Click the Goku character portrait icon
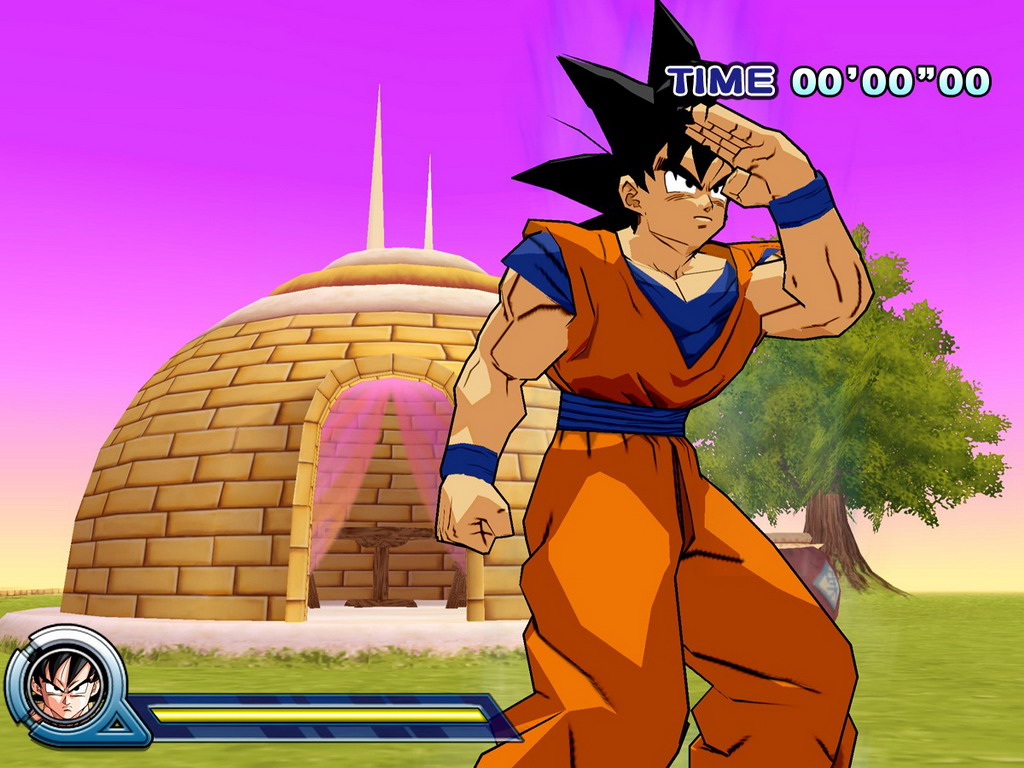Screen dimensions: 1024x768 (x=66, y=685)
